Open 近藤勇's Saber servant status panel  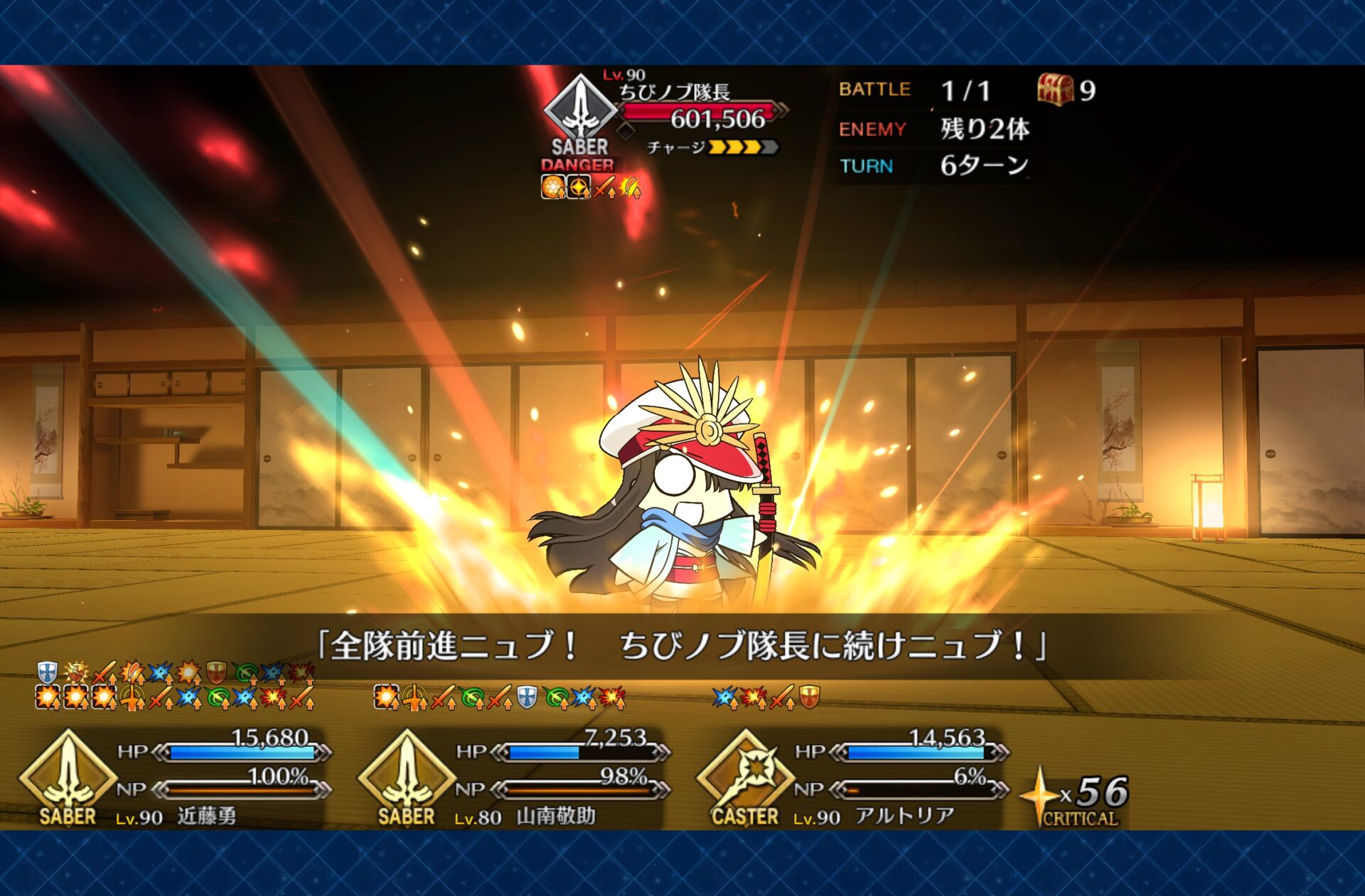pos(174,778)
